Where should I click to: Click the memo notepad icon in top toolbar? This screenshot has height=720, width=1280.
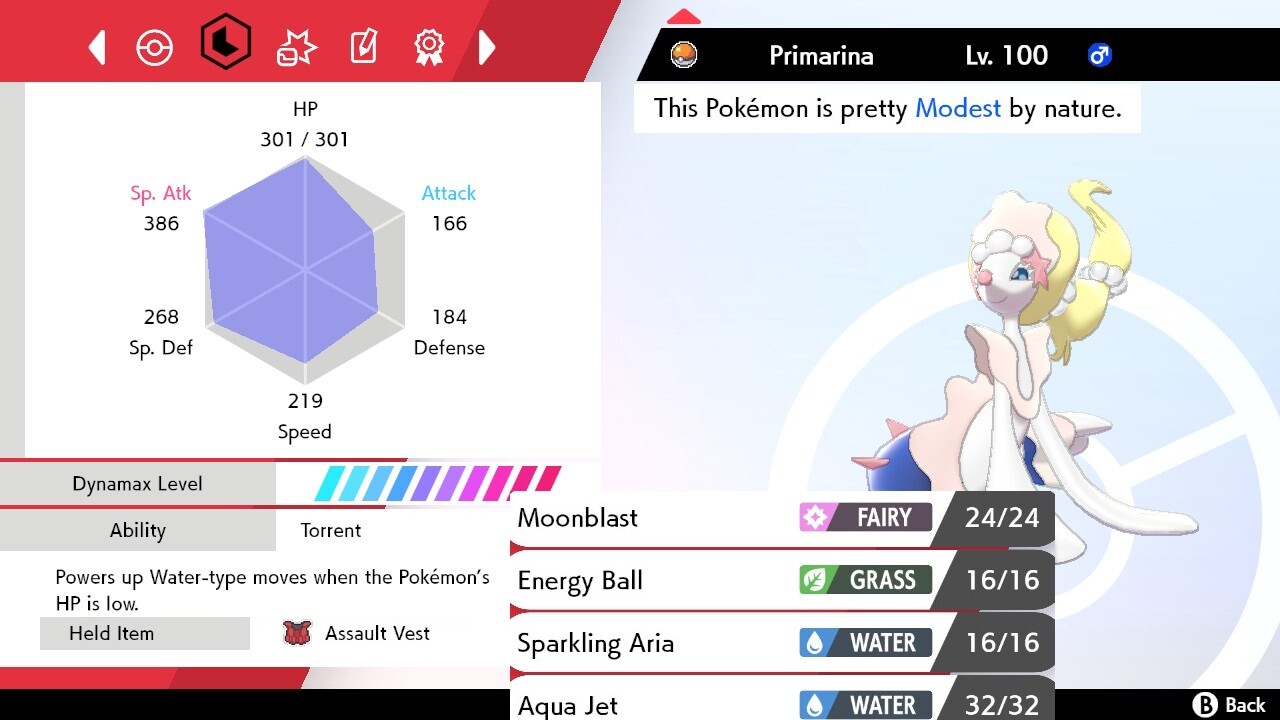coord(363,46)
